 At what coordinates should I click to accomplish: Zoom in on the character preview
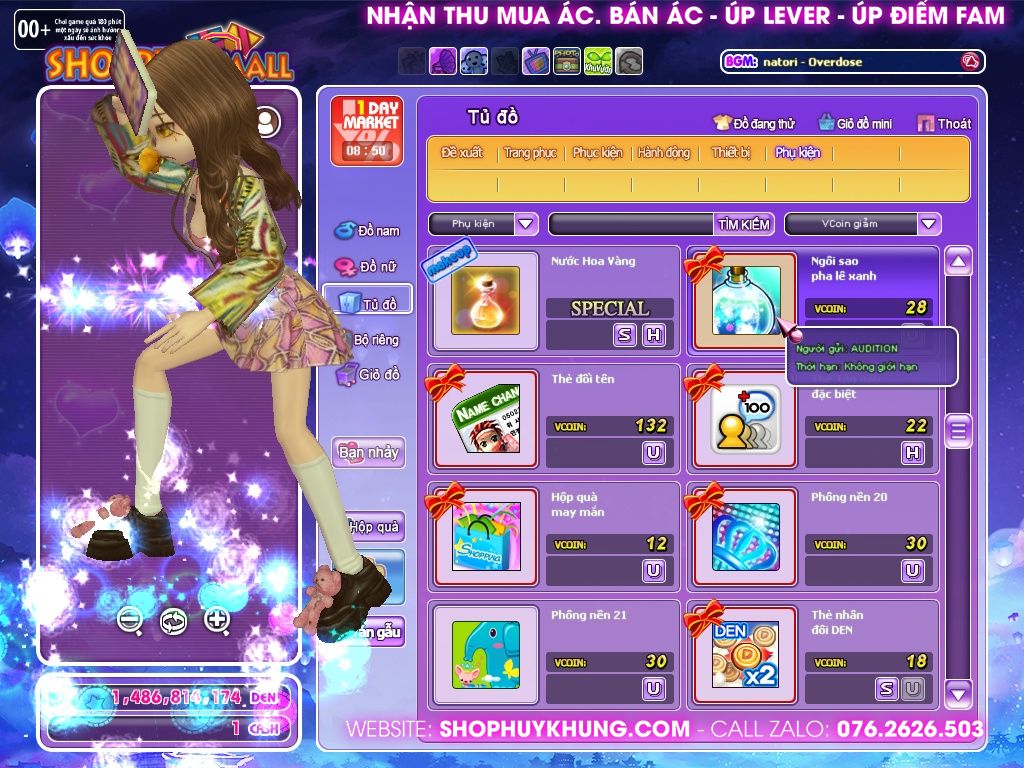click(x=217, y=620)
